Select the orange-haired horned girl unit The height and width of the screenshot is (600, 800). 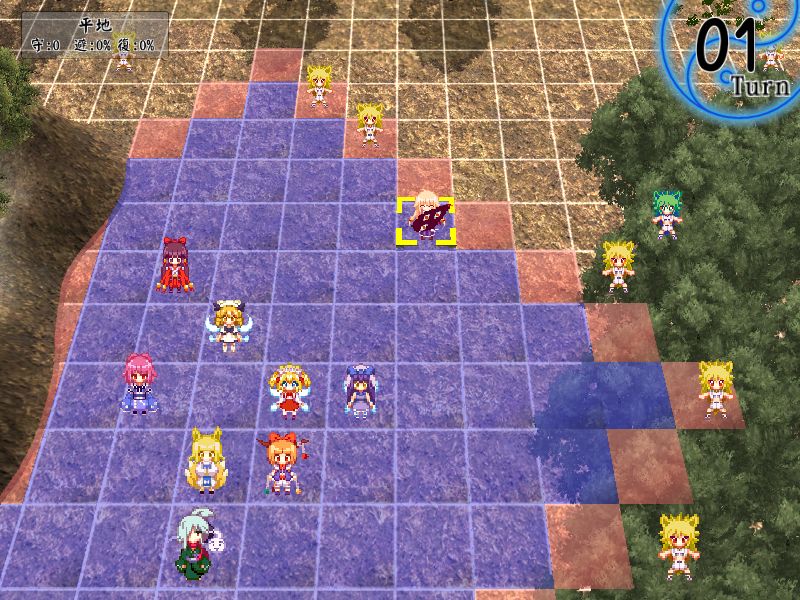pos(280,463)
